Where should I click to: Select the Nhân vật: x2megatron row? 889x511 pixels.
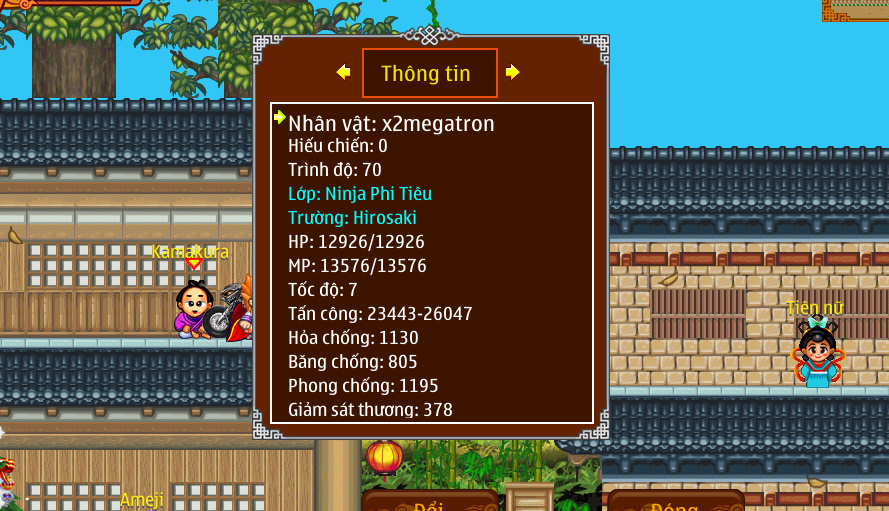[x=391, y=124]
